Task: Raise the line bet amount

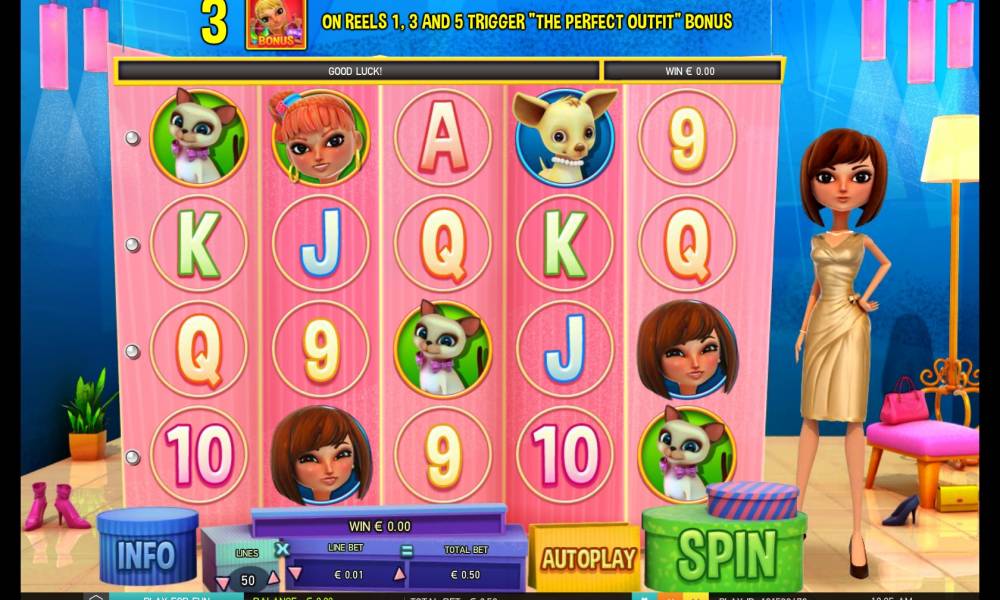Action: 398,573
